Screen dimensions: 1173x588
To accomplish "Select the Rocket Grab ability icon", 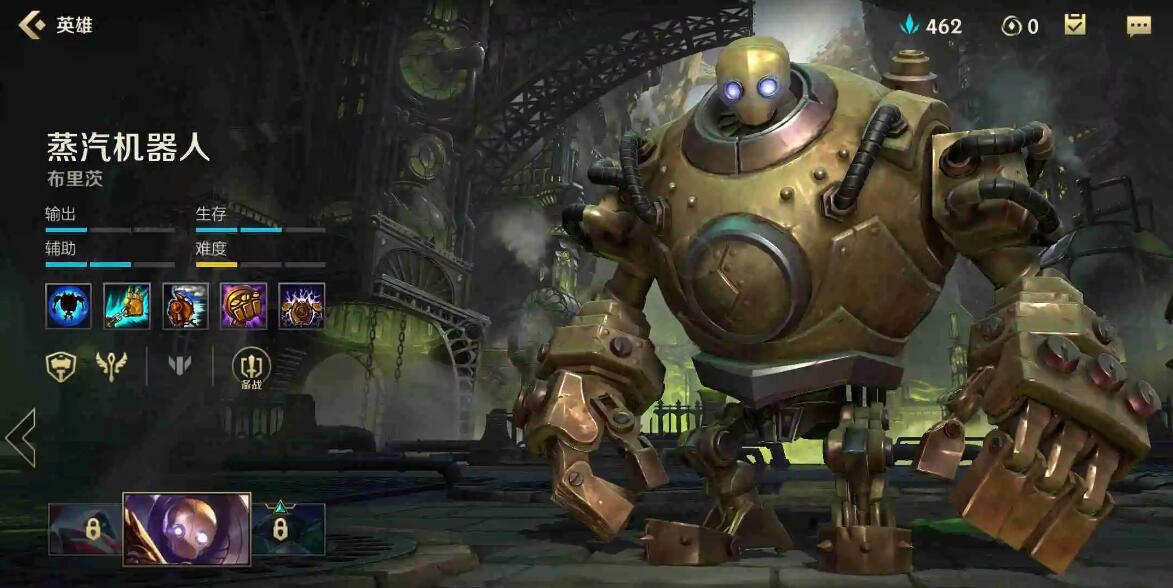I will point(127,305).
